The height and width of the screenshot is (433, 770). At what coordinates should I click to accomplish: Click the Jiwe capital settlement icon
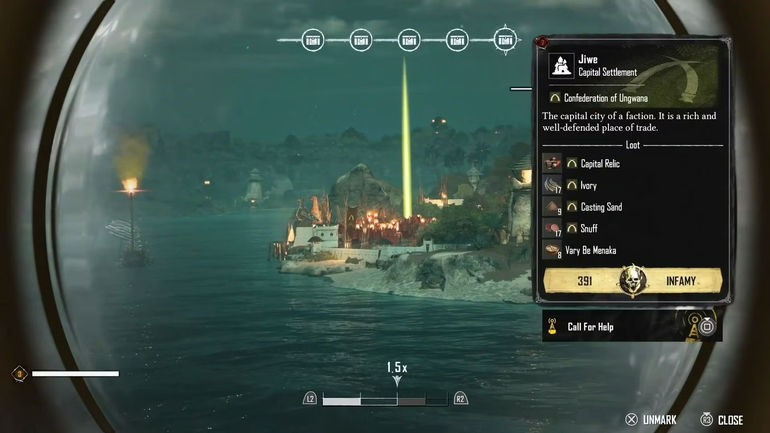point(561,66)
